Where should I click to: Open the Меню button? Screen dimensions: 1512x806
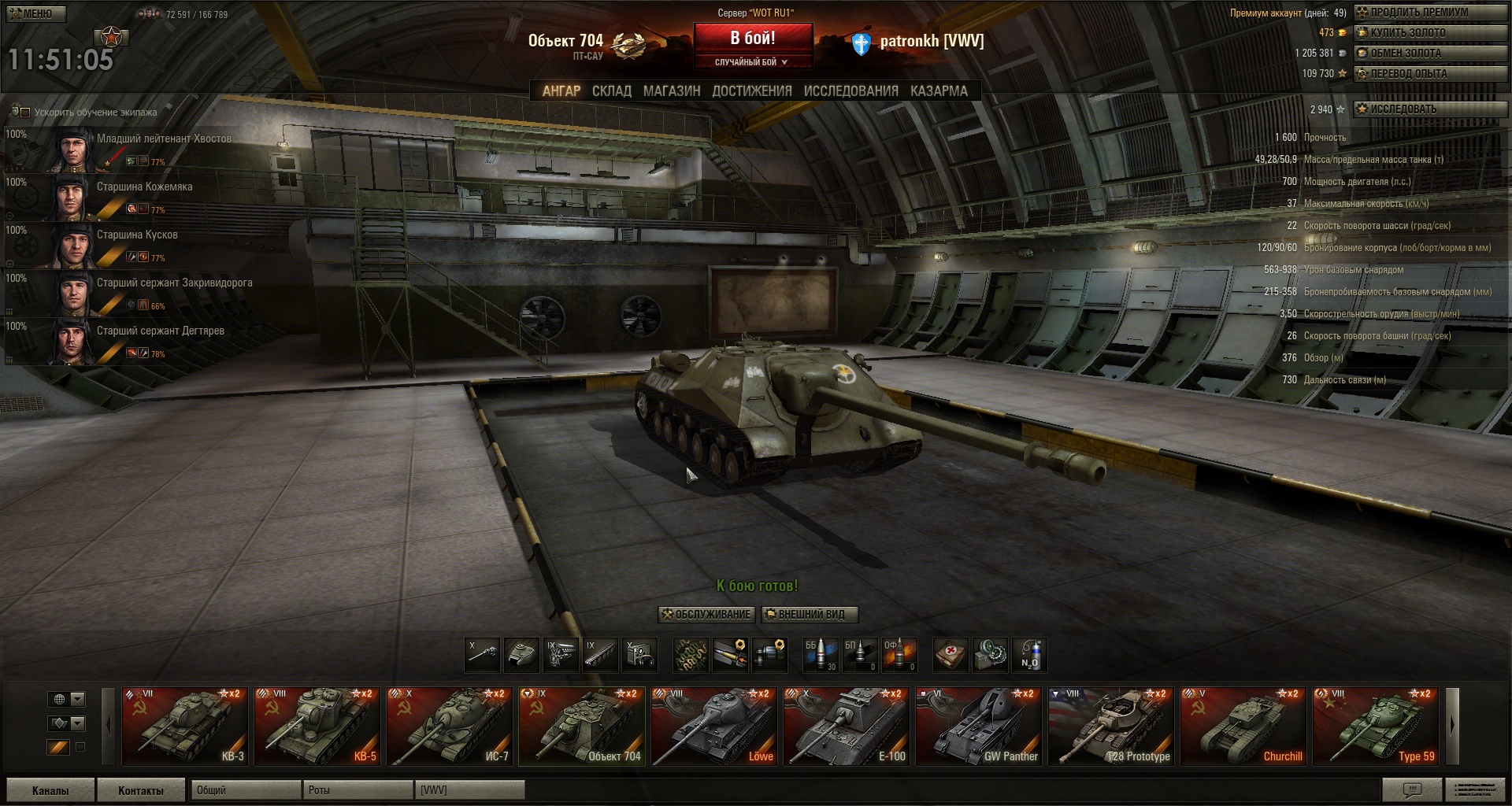point(34,13)
